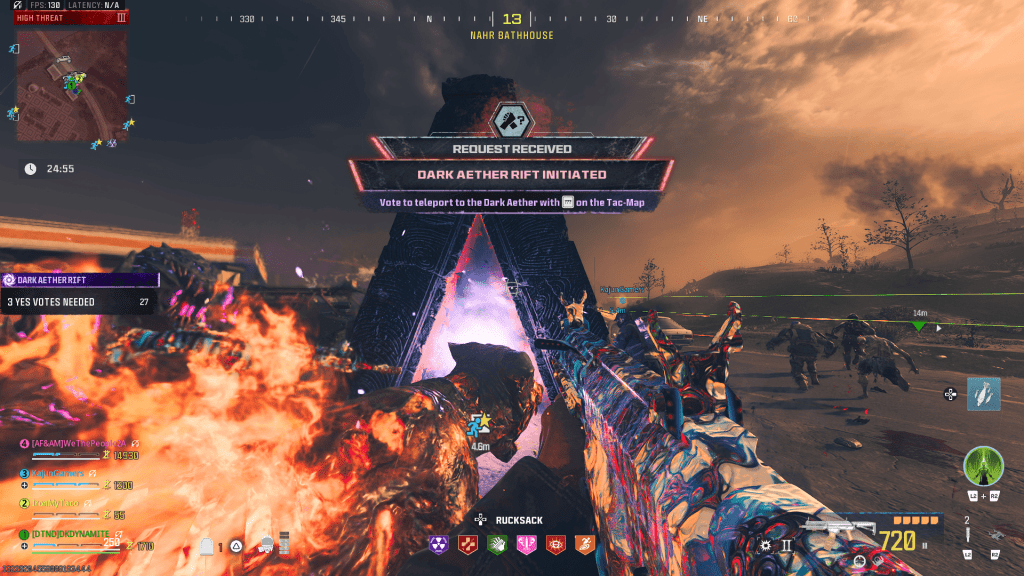
Task: Click the Dark Aether Rift Initiated banner
Action: click(511, 174)
